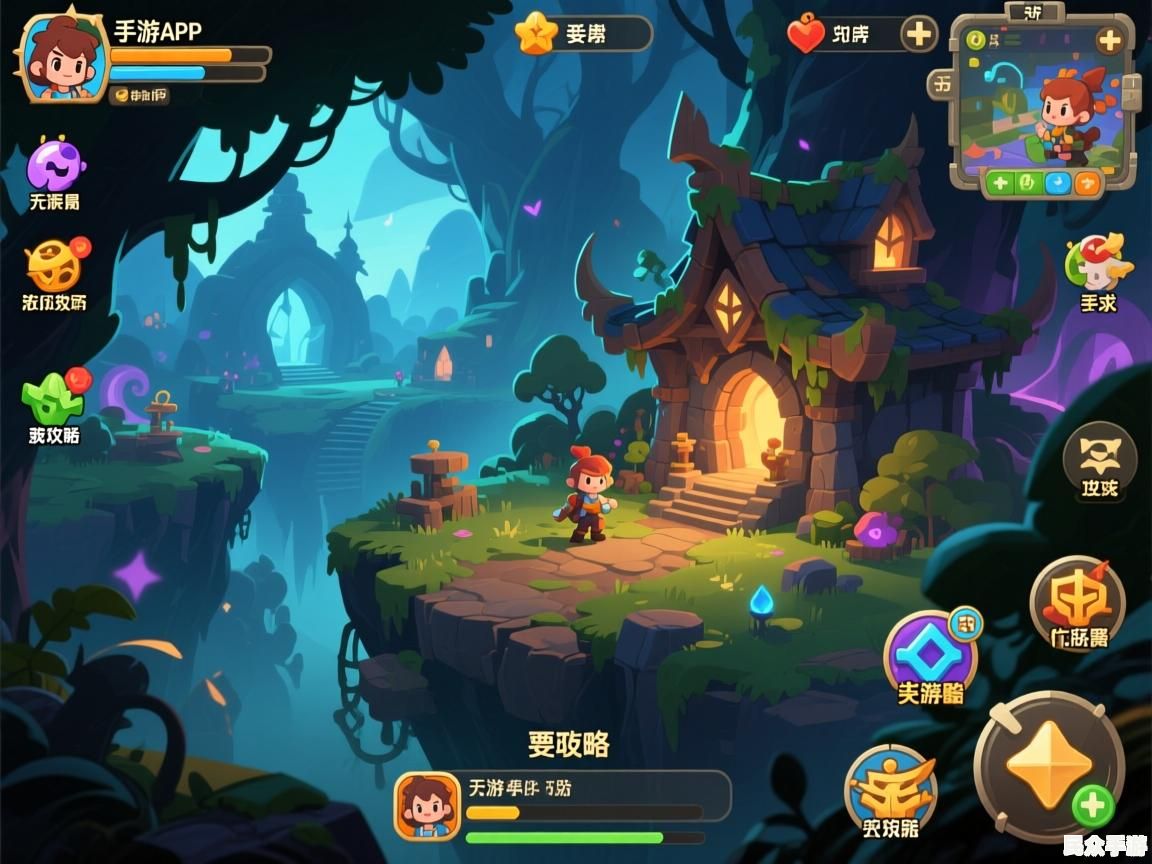Add hearts with the plus button
The width and height of the screenshot is (1152, 864).
pos(918,35)
